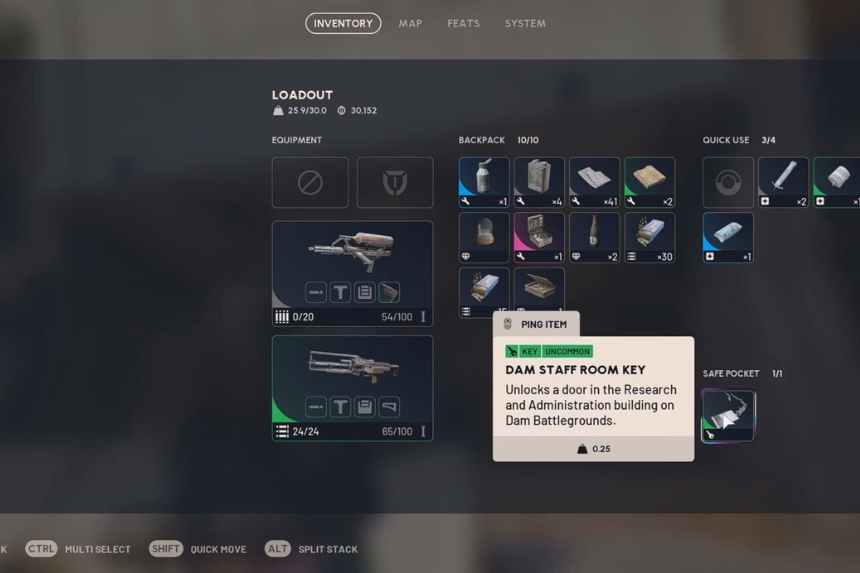Click the empty quick use slot with circle
The width and height of the screenshot is (860, 573).
tap(728, 182)
